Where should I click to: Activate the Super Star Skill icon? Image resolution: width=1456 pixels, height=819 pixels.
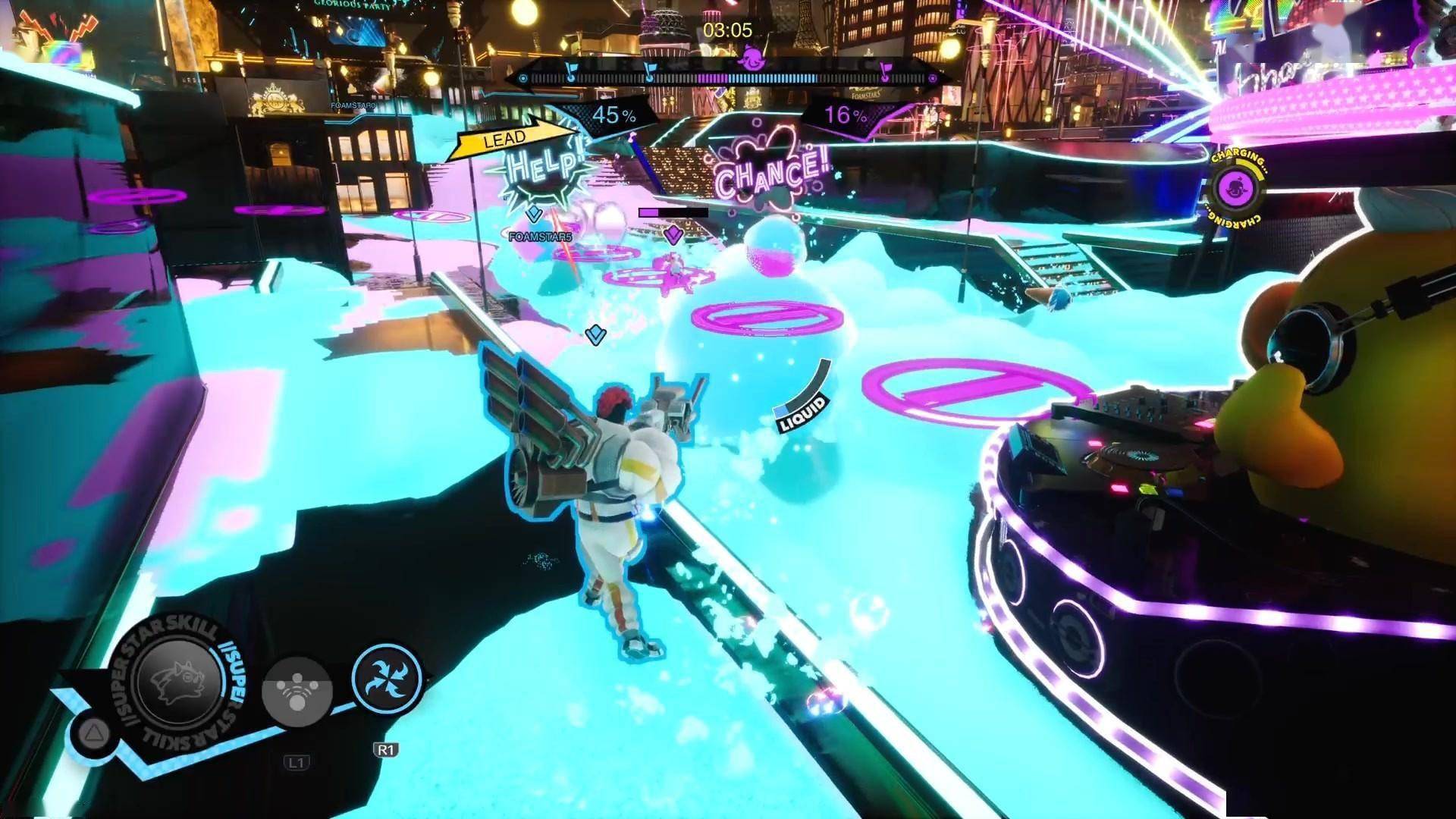(x=179, y=678)
